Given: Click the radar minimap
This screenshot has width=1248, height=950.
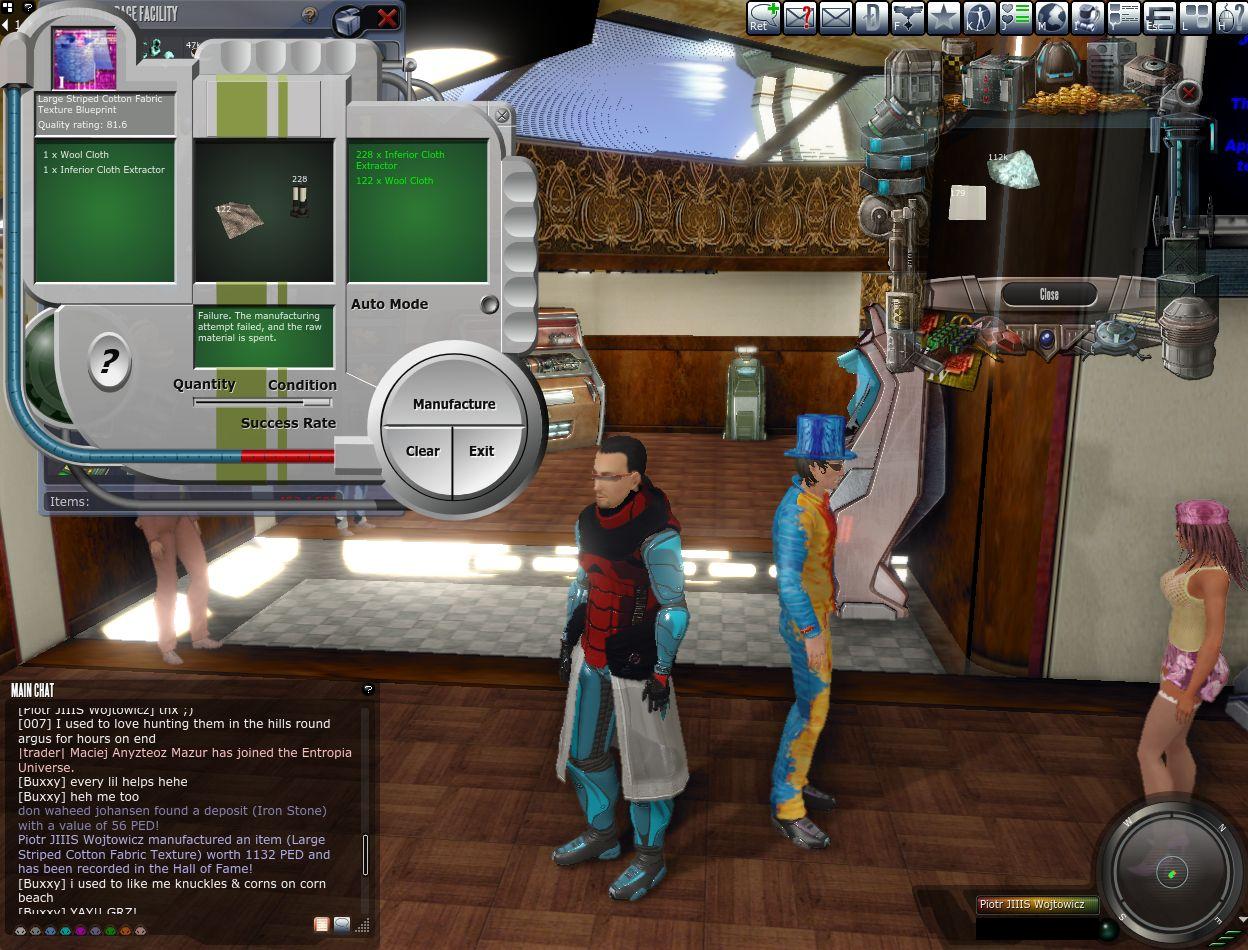Looking at the screenshot, I should [1172, 873].
